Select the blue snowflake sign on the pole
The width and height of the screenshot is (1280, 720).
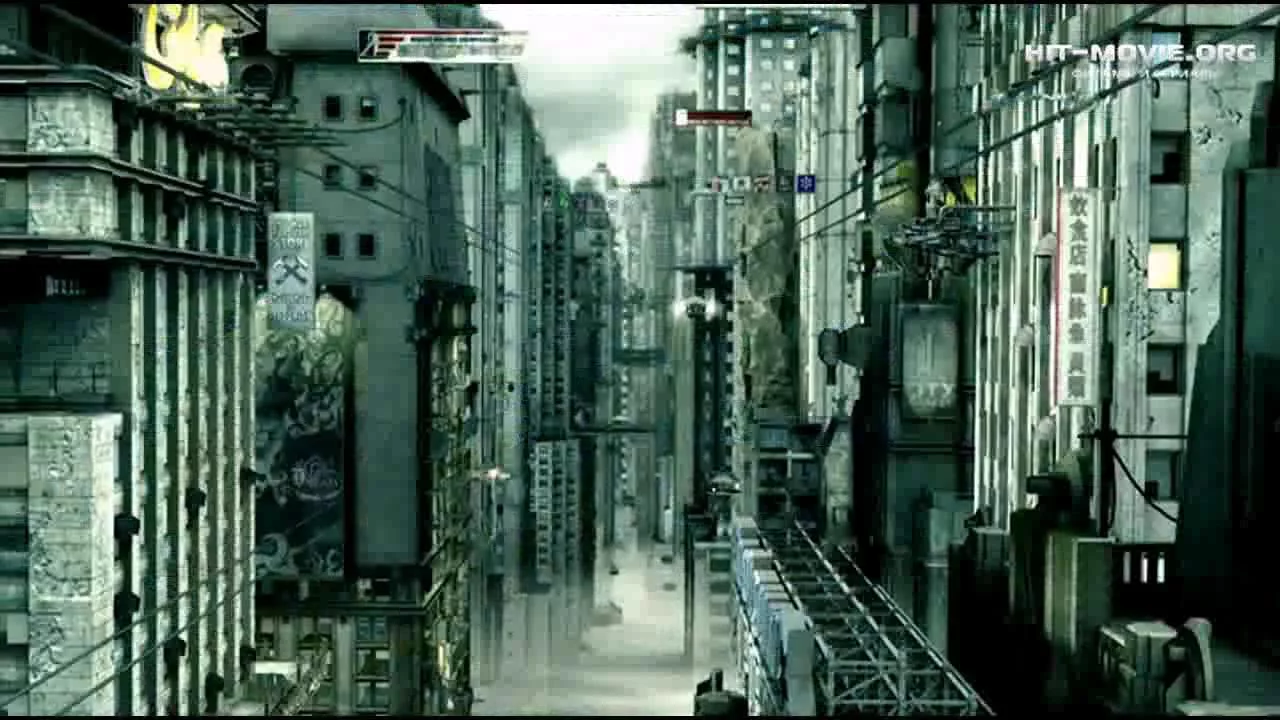(806, 183)
